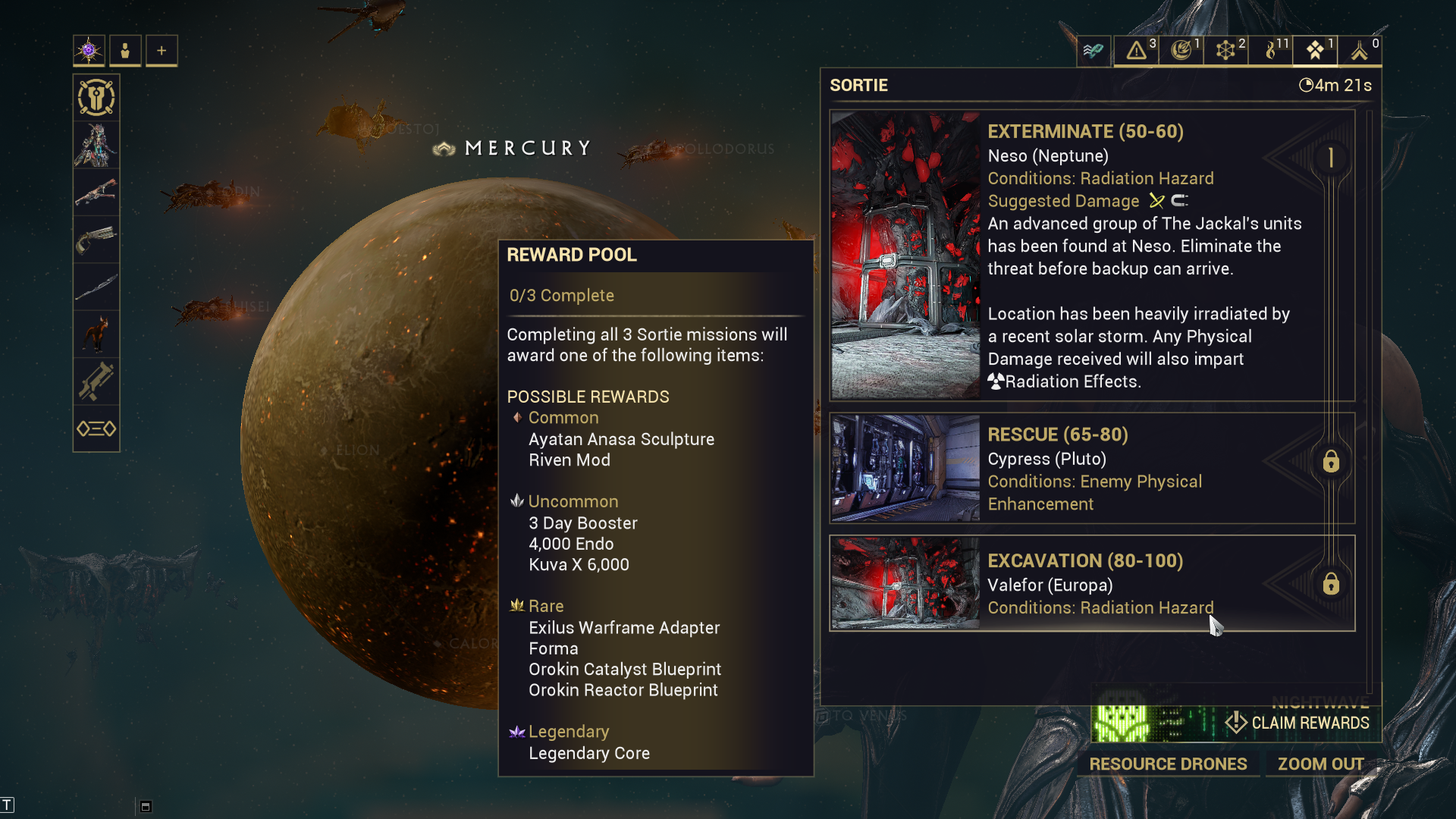Pick the melee blade weapon slot
Image resolution: width=1456 pixels, height=819 pixels.
[x=96, y=287]
